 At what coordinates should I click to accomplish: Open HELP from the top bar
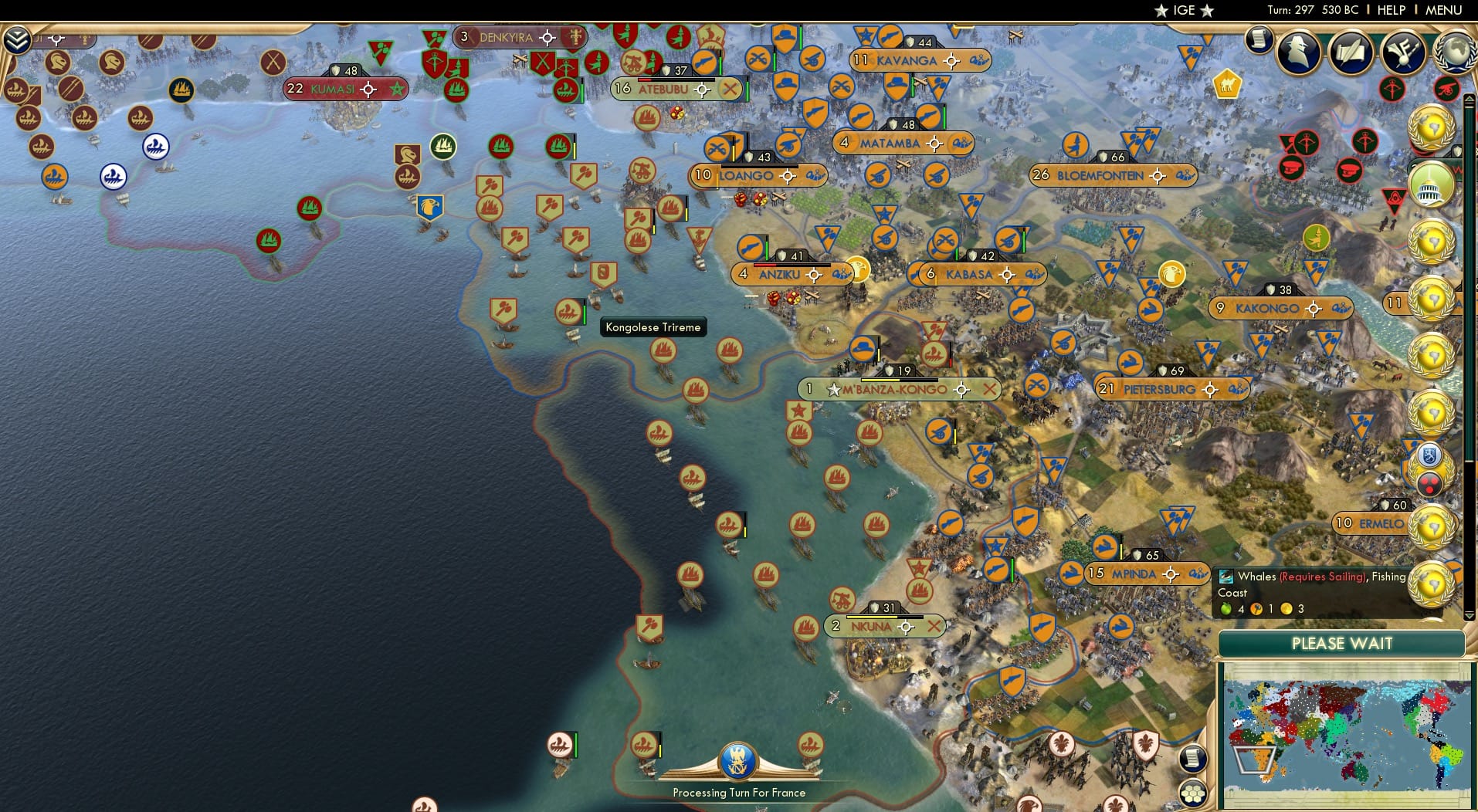pos(1390,10)
